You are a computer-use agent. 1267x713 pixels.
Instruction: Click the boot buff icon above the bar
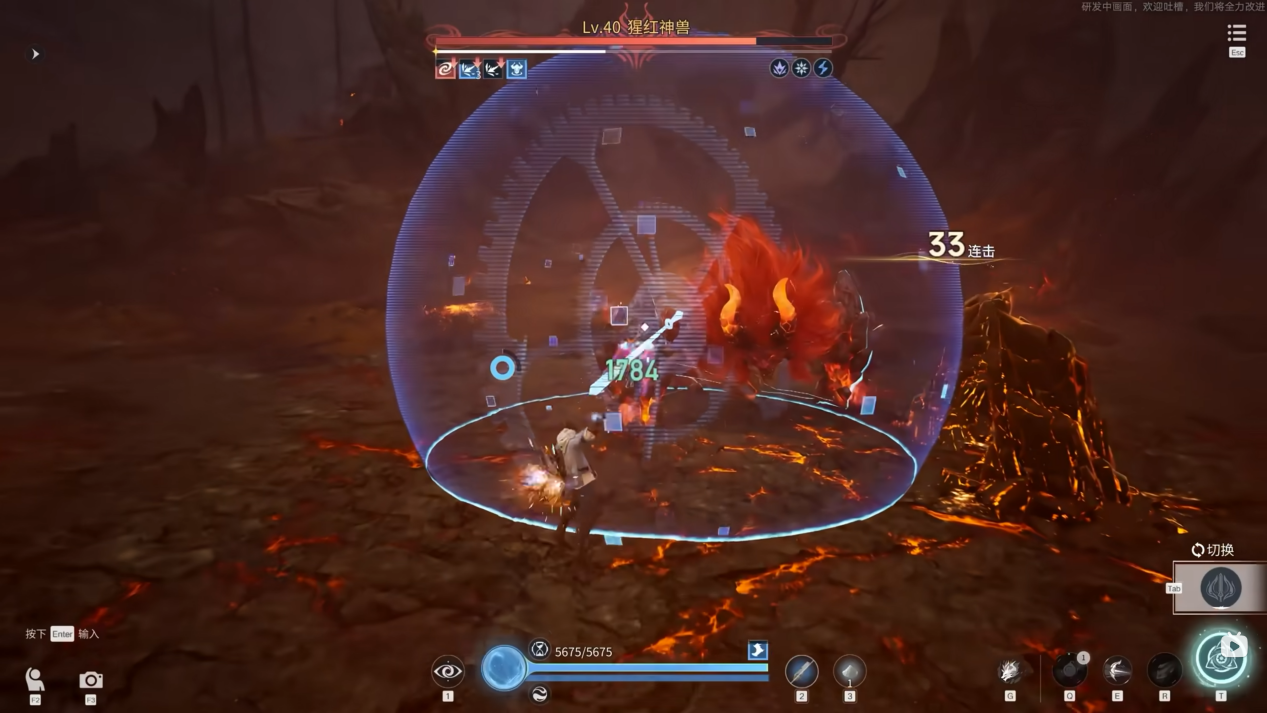point(757,651)
